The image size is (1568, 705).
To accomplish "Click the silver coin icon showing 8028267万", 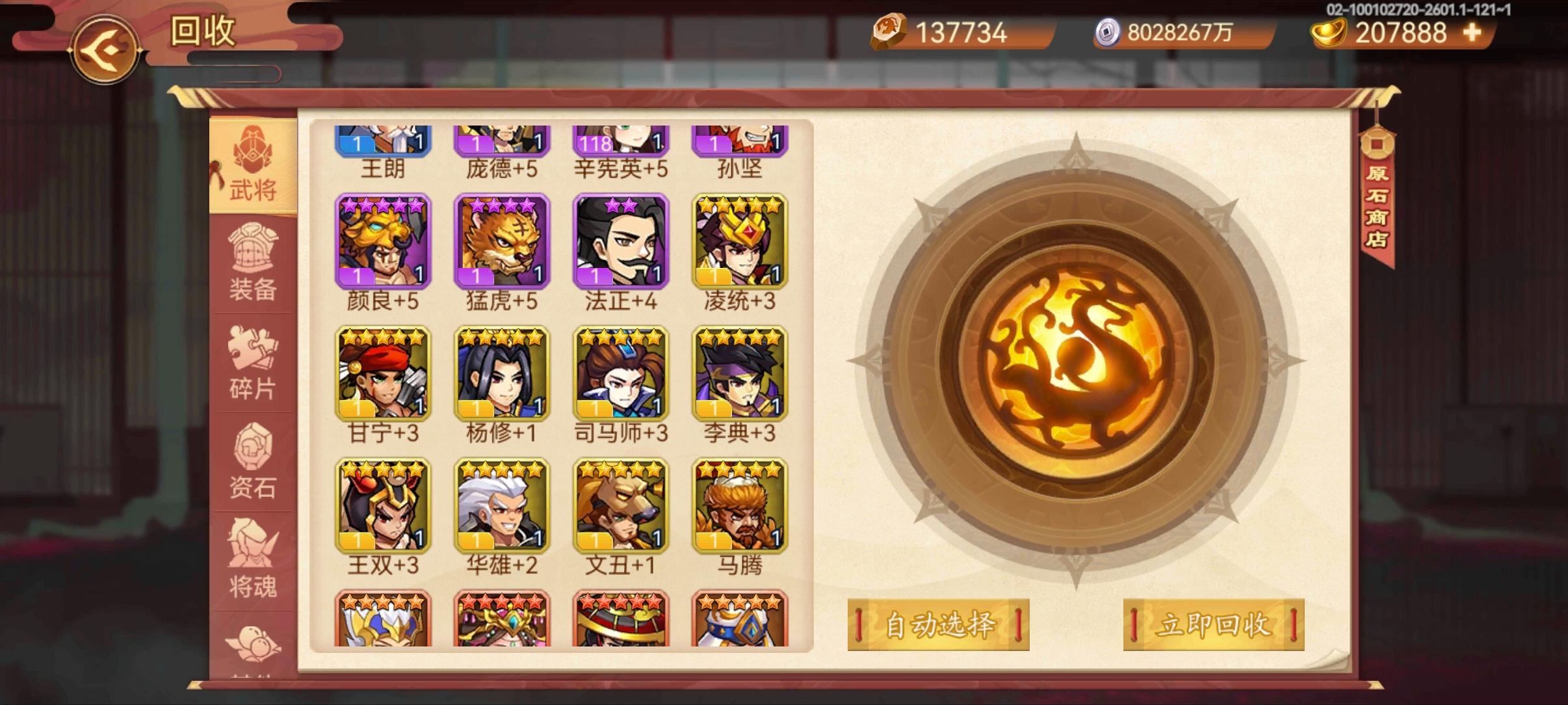I will [1108, 31].
